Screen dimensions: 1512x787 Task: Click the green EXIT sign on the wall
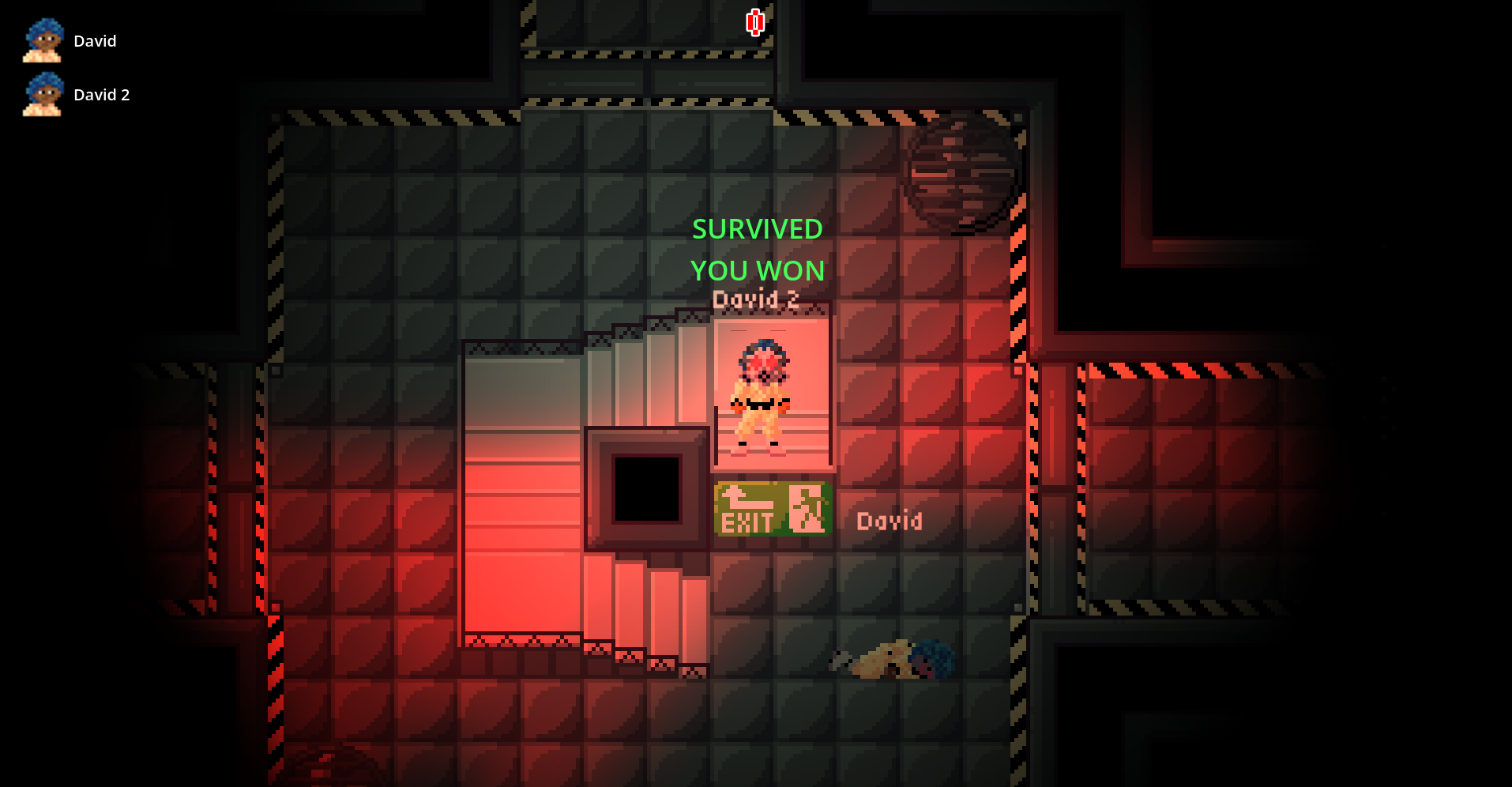(x=772, y=510)
